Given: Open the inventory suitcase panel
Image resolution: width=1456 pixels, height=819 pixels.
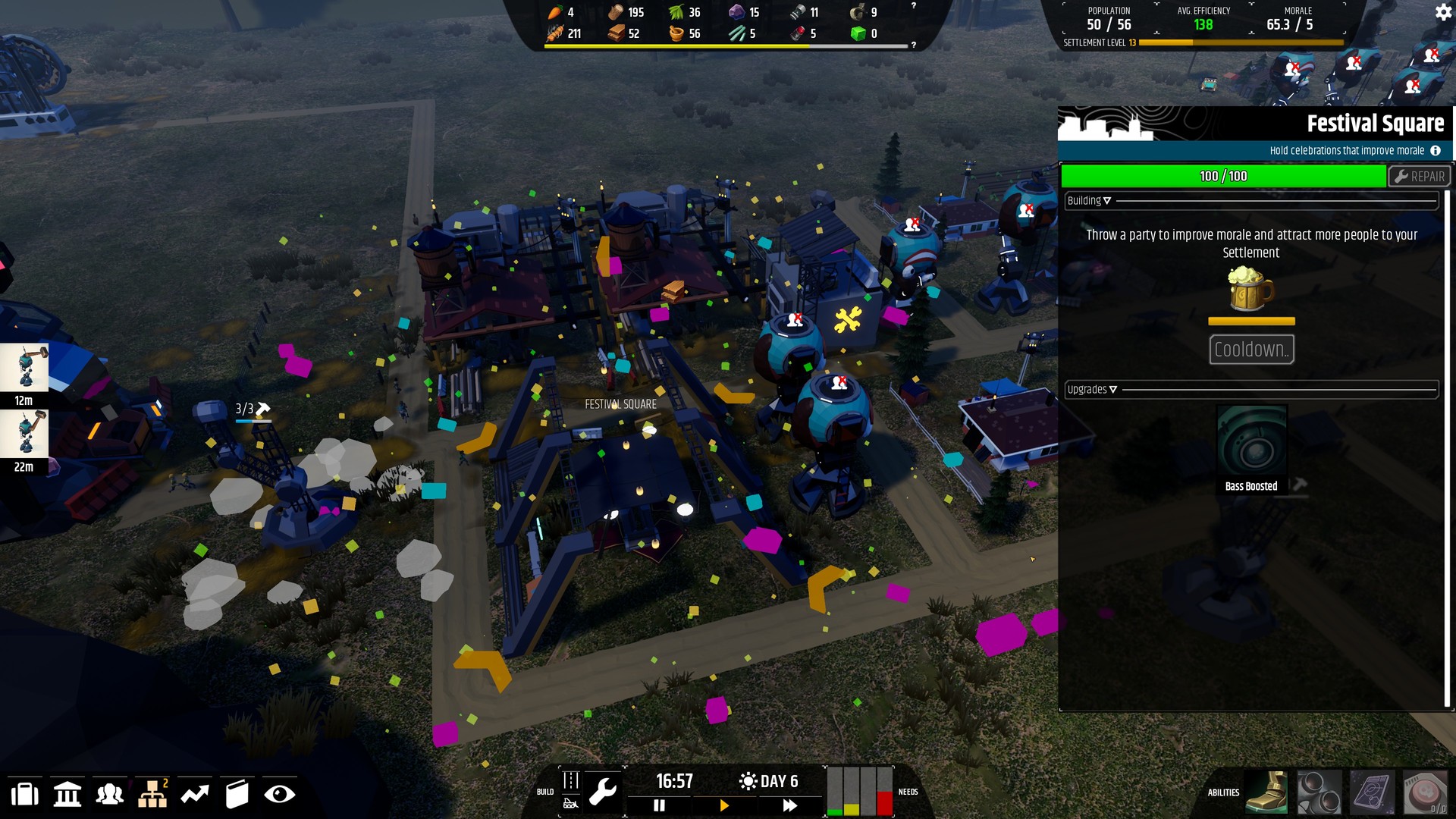Looking at the screenshot, I should (x=25, y=793).
